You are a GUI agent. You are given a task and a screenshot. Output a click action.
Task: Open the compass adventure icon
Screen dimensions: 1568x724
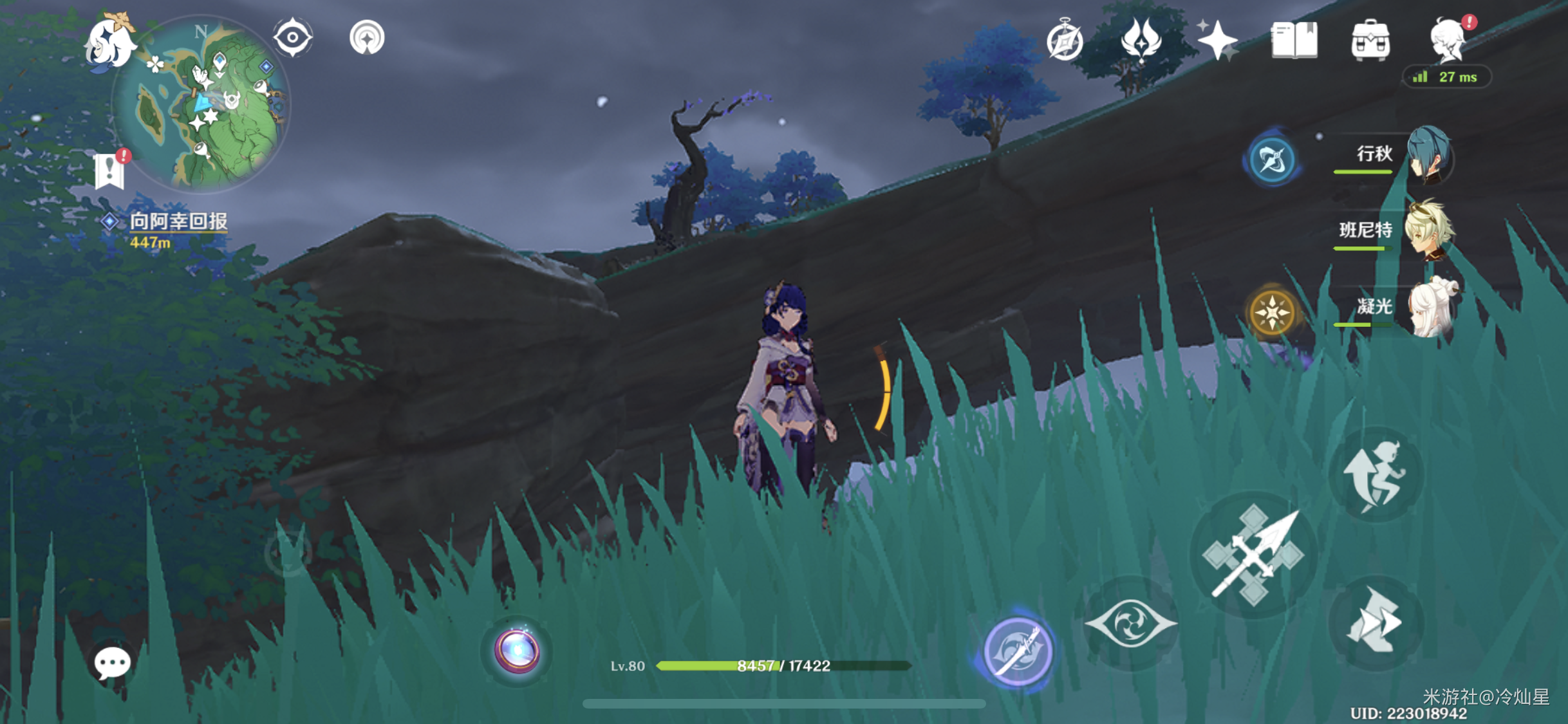[x=1065, y=41]
